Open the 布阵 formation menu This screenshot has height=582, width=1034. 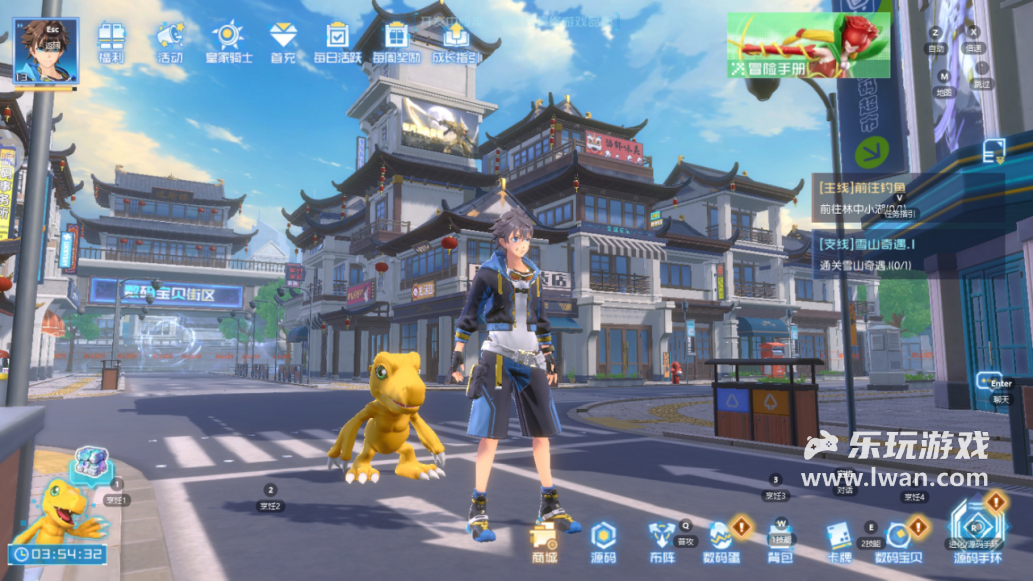(661, 541)
